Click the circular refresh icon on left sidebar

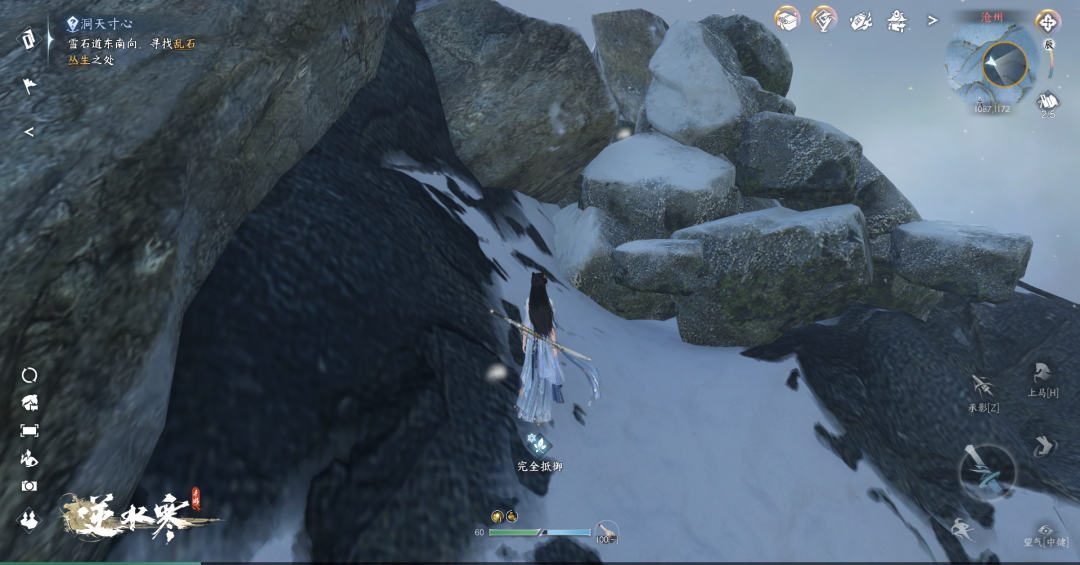point(29,375)
